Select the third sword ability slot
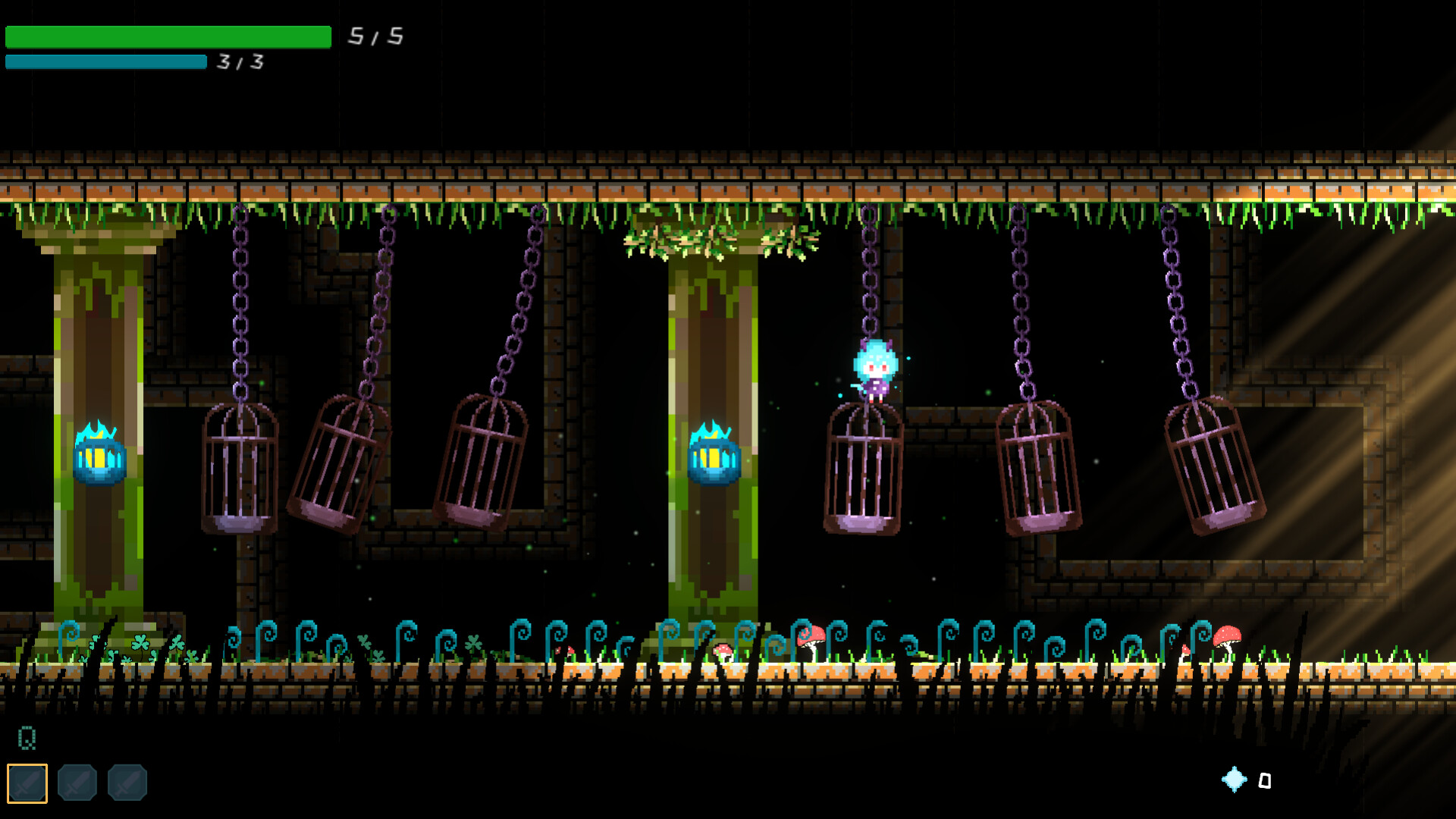1456x819 pixels. point(127,783)
